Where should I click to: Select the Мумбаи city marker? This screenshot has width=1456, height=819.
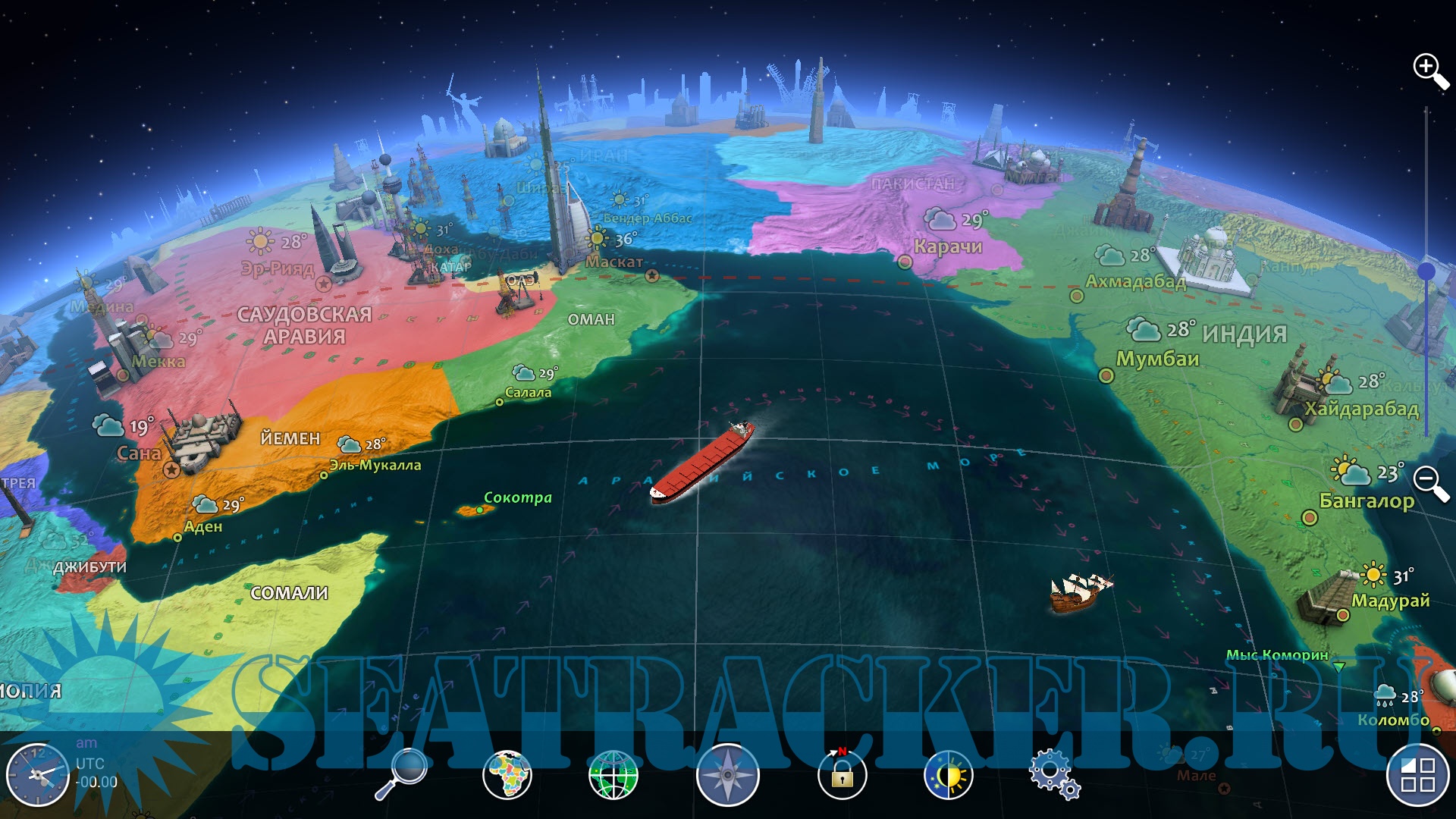click(1106, 375)
